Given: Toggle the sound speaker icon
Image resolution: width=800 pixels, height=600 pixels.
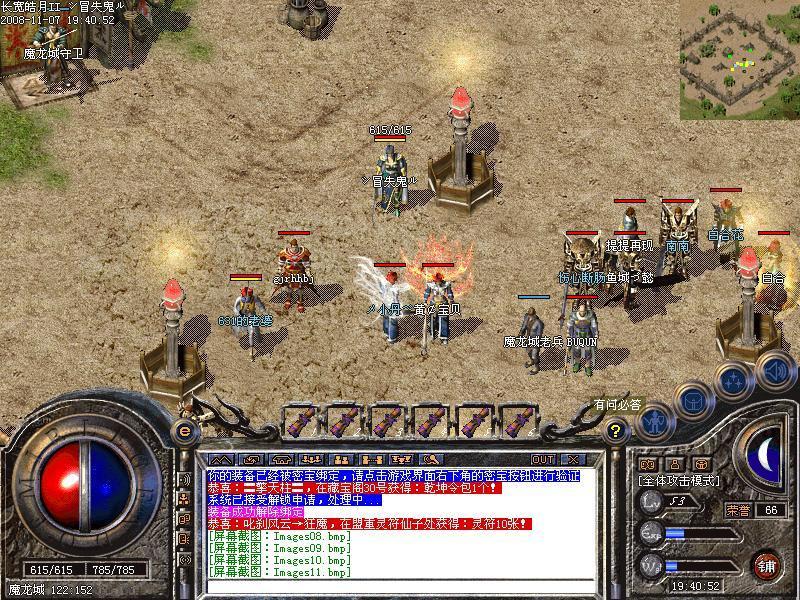Looking at the screenshot, I should [x=774, y=370].
